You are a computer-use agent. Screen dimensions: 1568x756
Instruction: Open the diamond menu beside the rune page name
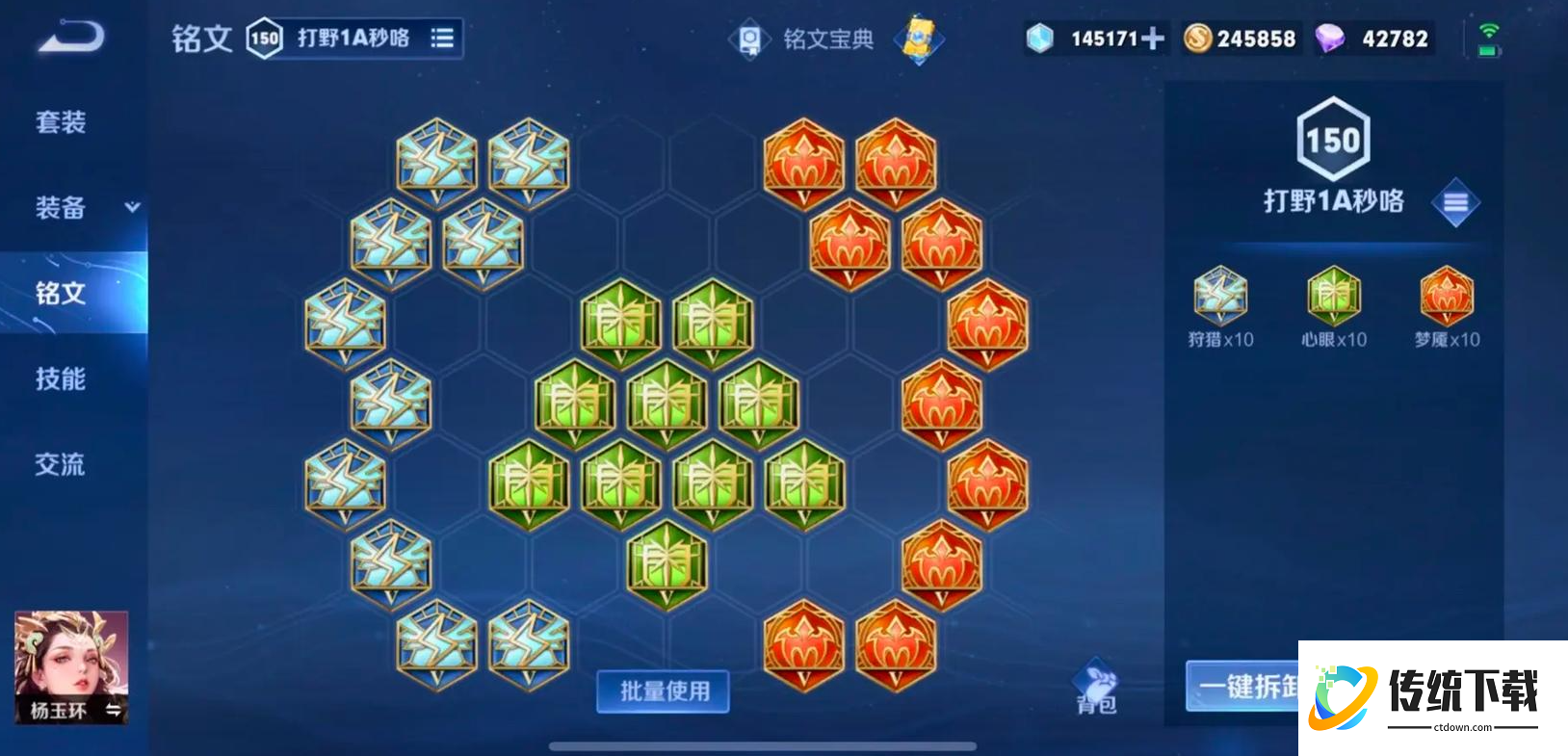[1455, 203]
